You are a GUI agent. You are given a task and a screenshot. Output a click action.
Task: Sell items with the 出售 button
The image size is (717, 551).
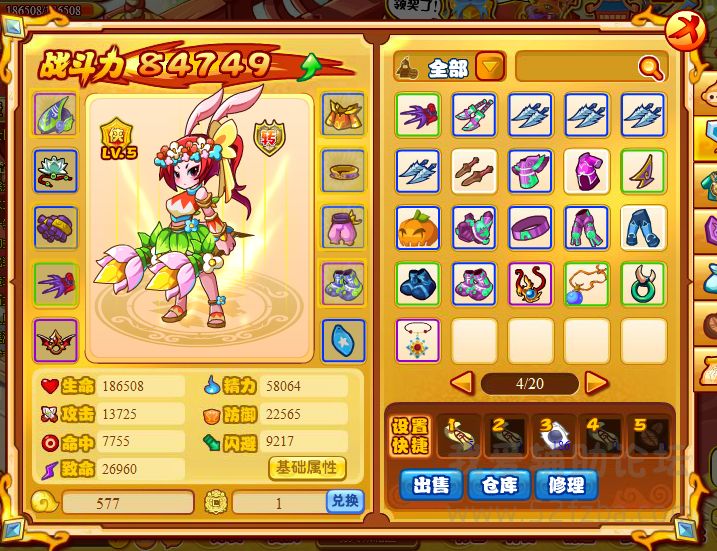430,485
